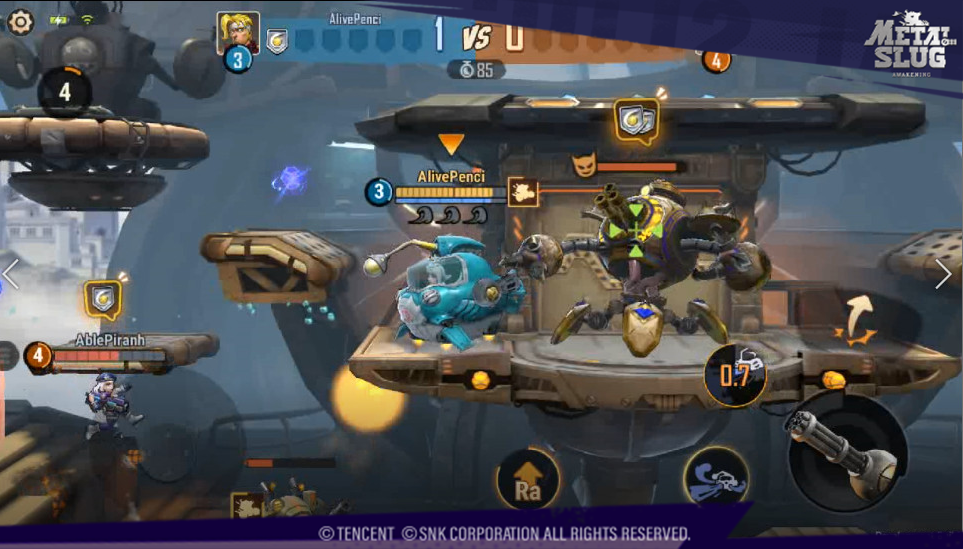The height and width of the screenshot is (549, 963).
Task: Click the blonde player portrait
Action: click(238, 32)
